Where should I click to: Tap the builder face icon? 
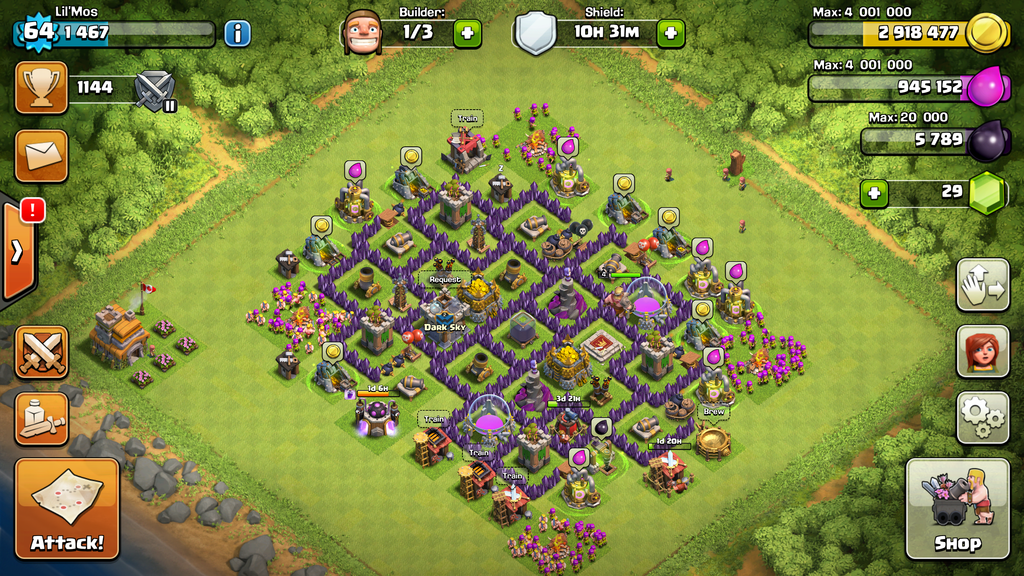click(362, 33)
